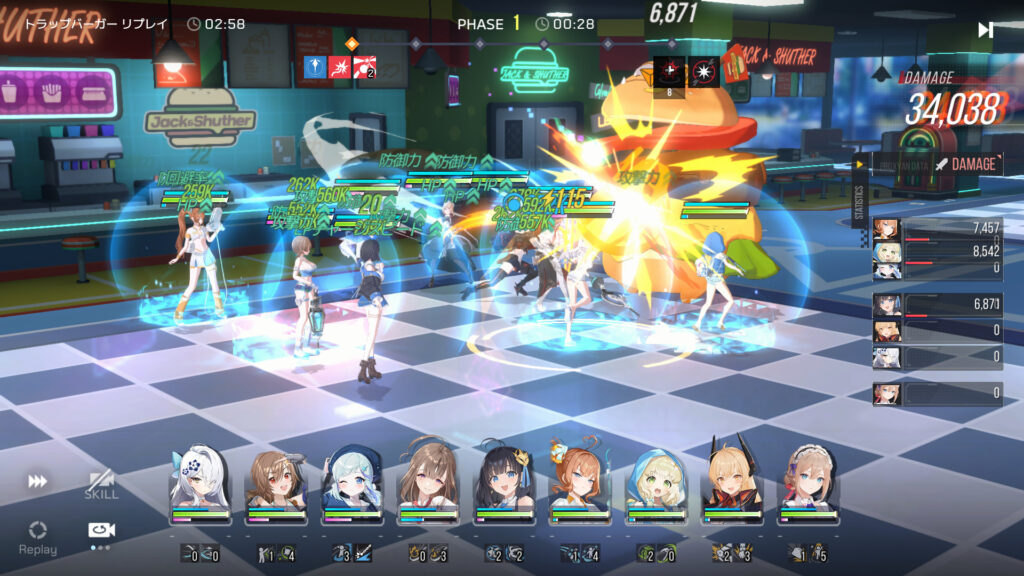Switch the camera view mode
Screen dimensions: 1024x576
100,531
